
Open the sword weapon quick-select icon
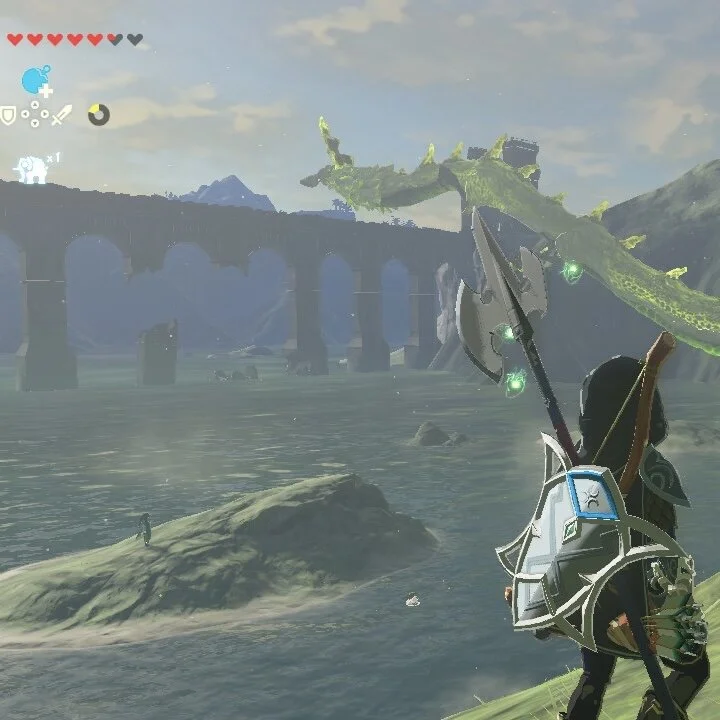62,115
